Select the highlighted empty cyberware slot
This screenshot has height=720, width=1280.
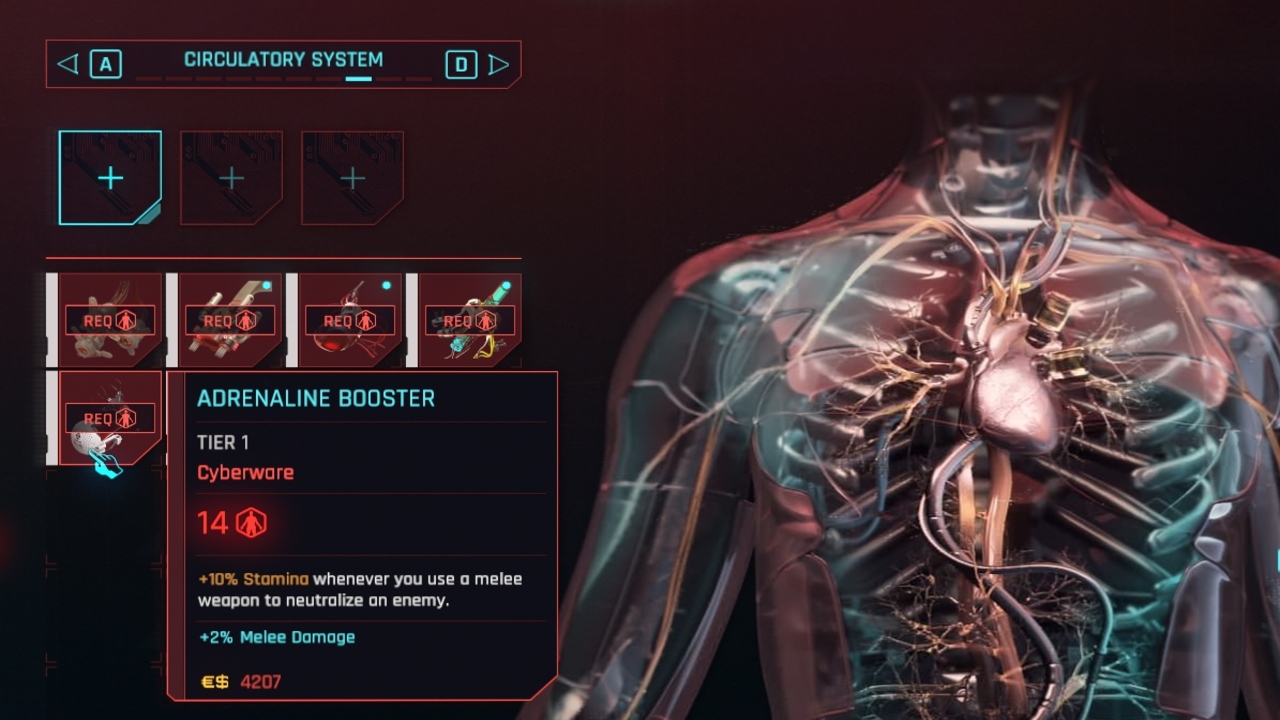click(110, 176)
